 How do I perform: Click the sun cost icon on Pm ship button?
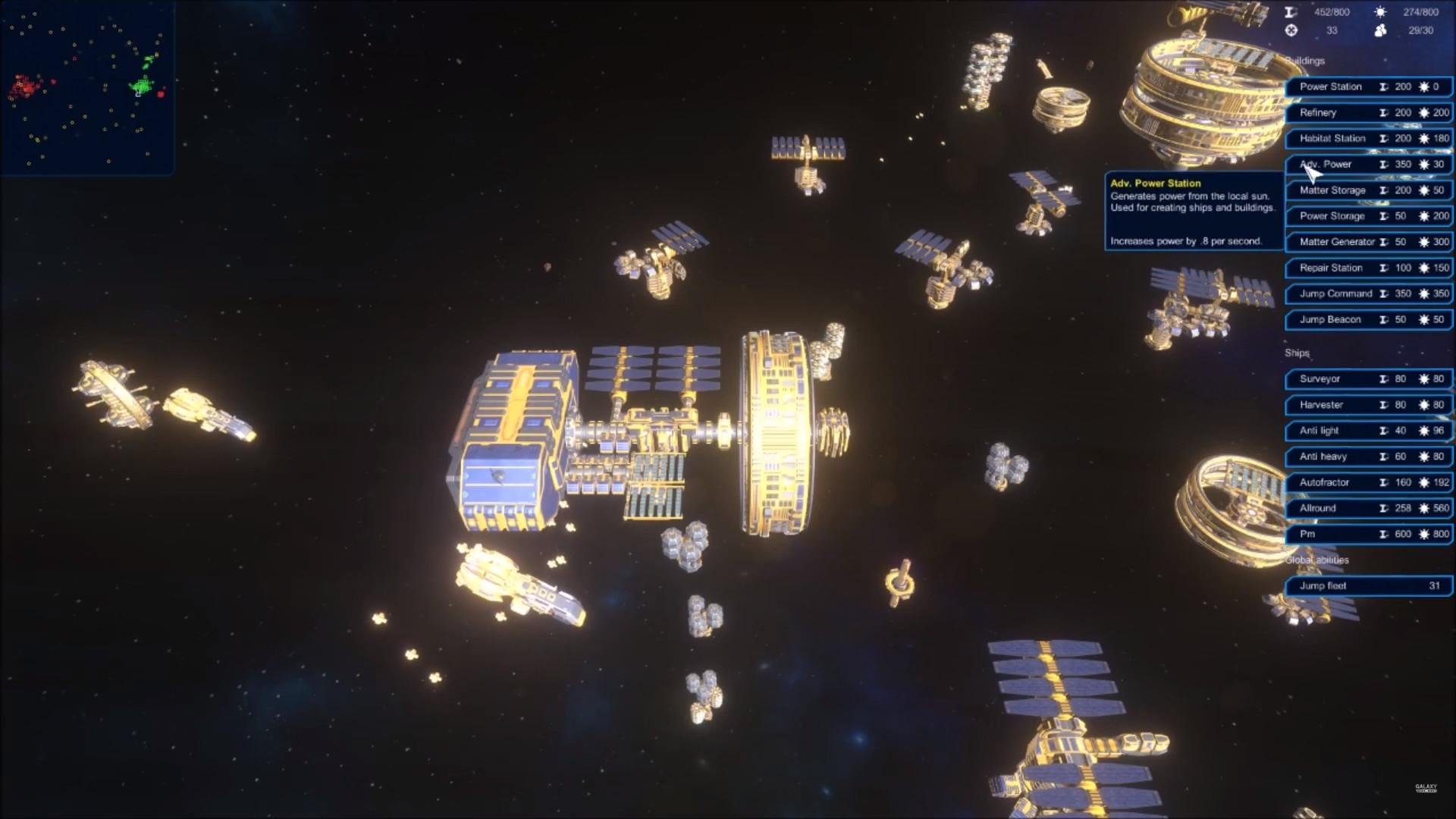1424,534
